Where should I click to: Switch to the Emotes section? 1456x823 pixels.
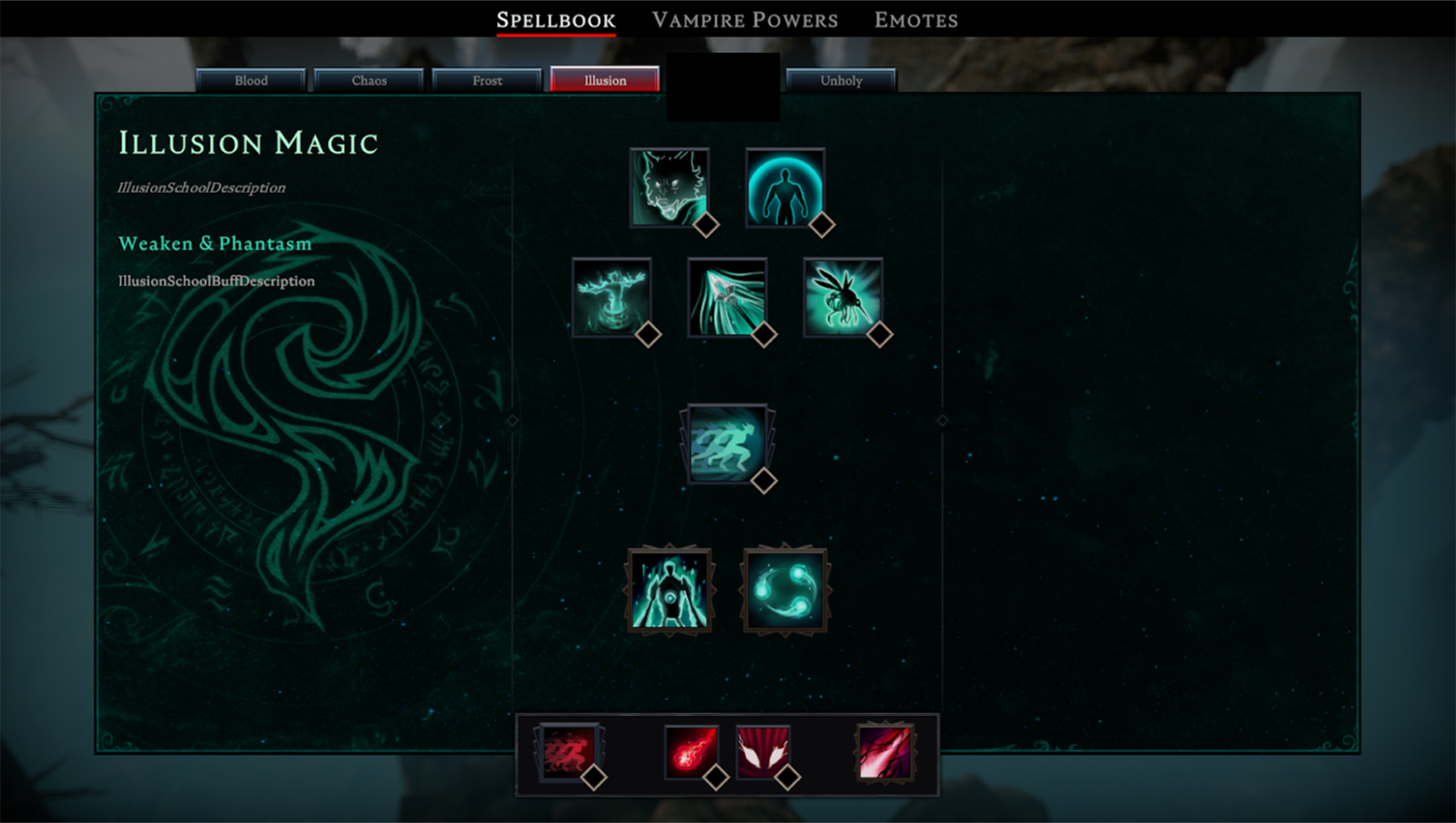click(915, 20)
